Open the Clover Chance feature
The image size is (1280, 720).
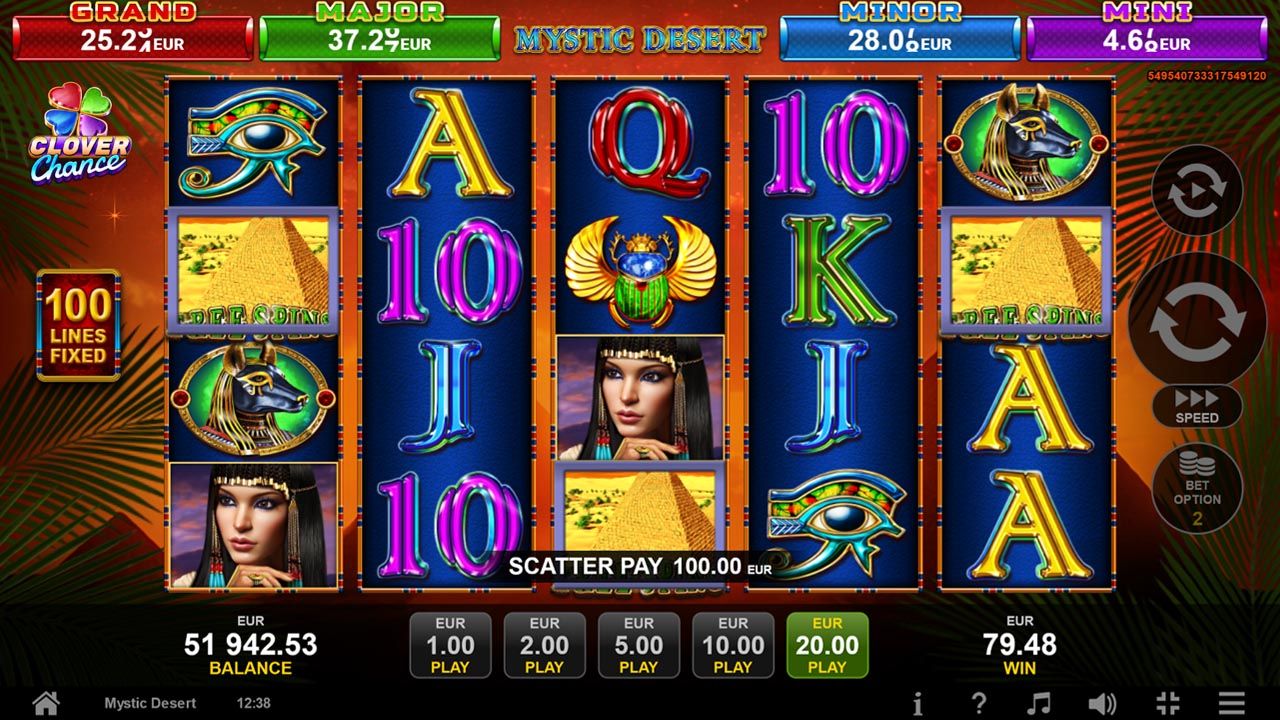tap(79, 134)
